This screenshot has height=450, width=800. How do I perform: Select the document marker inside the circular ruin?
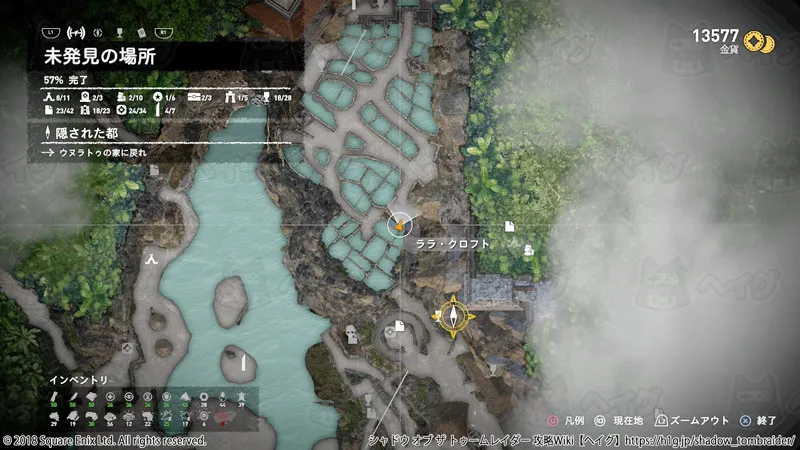[x=398, y=325]
